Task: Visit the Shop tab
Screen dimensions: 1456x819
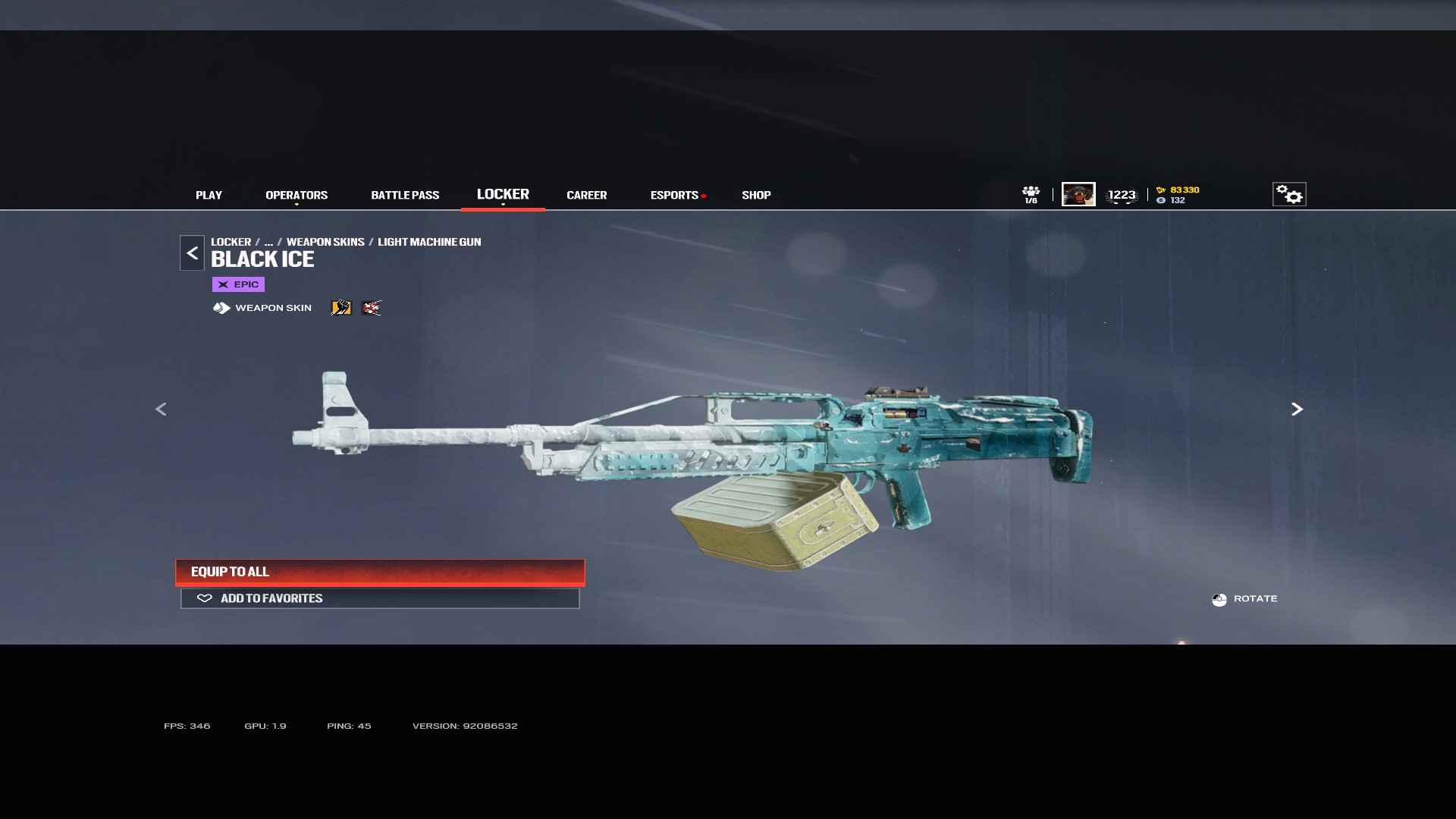Action: click(x=756, y=195)
